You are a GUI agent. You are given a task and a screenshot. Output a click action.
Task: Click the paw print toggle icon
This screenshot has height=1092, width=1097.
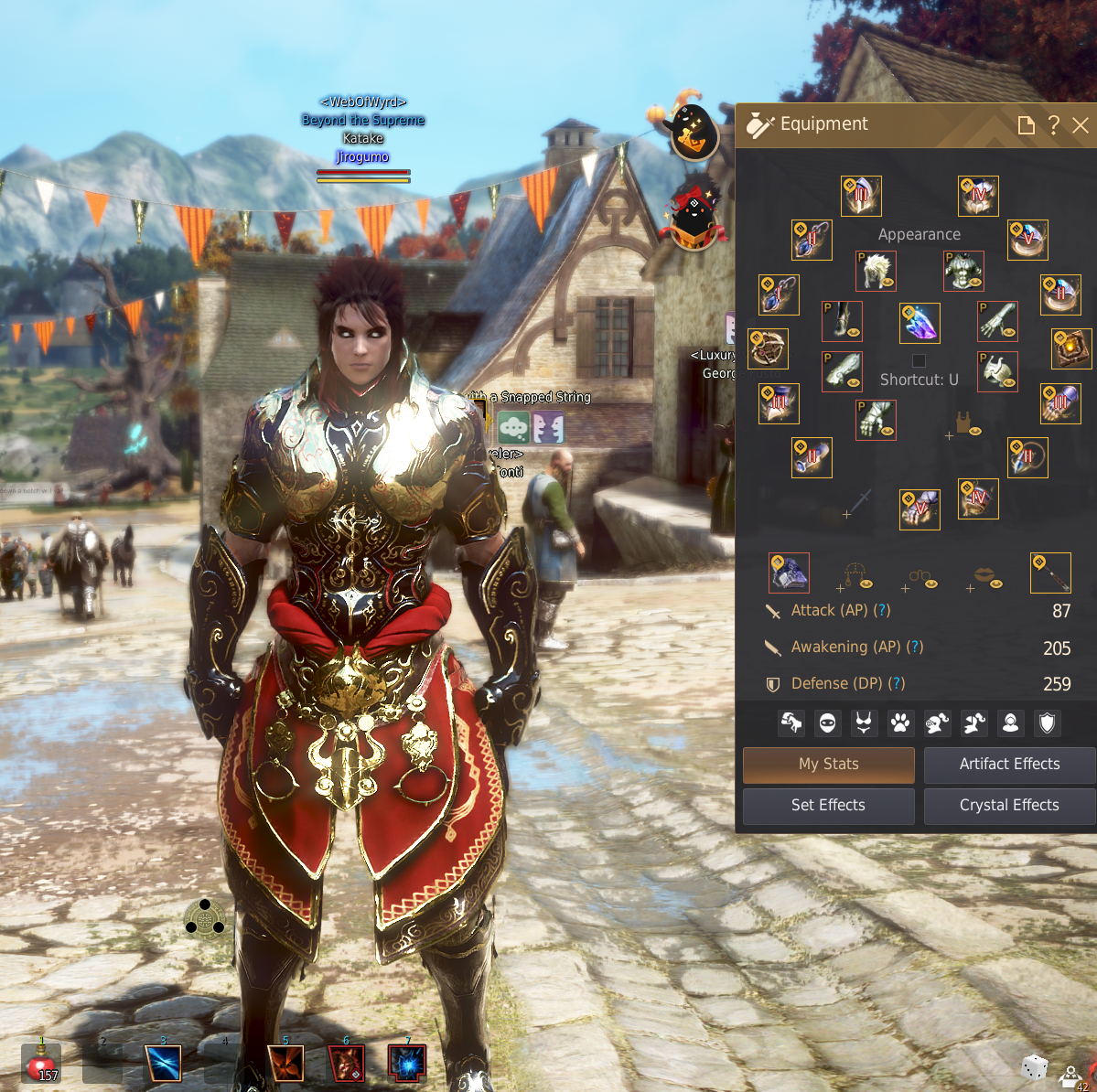(x=900, y=723)
